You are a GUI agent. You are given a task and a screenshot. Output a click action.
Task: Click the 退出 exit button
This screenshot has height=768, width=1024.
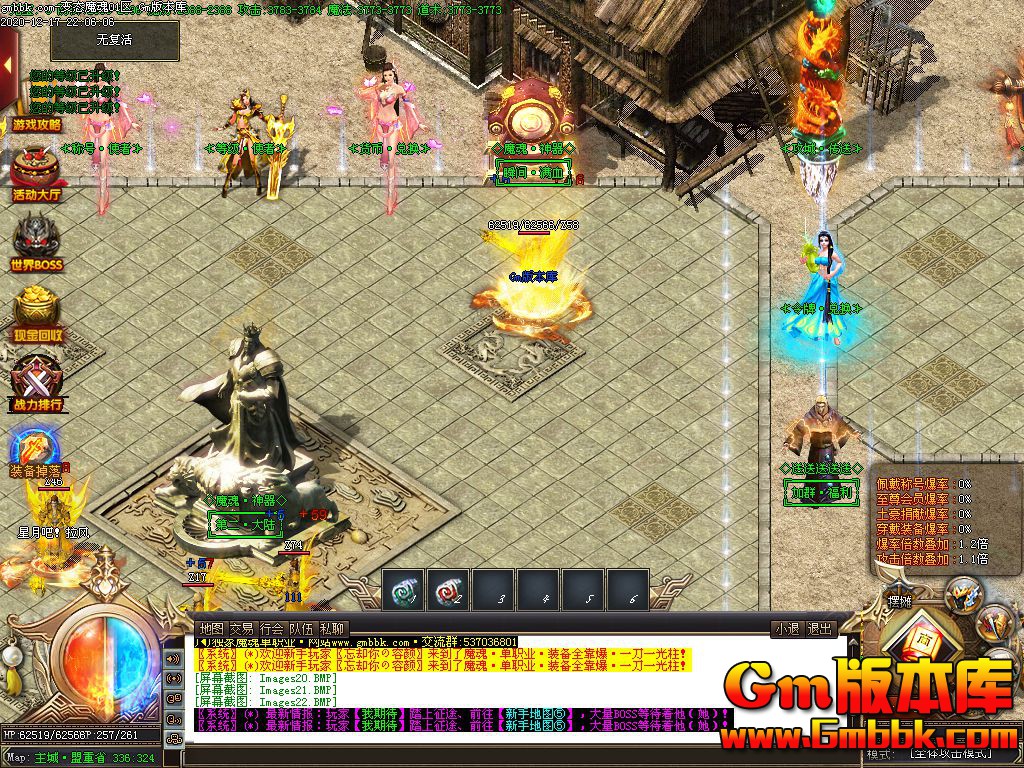(820, 629)
